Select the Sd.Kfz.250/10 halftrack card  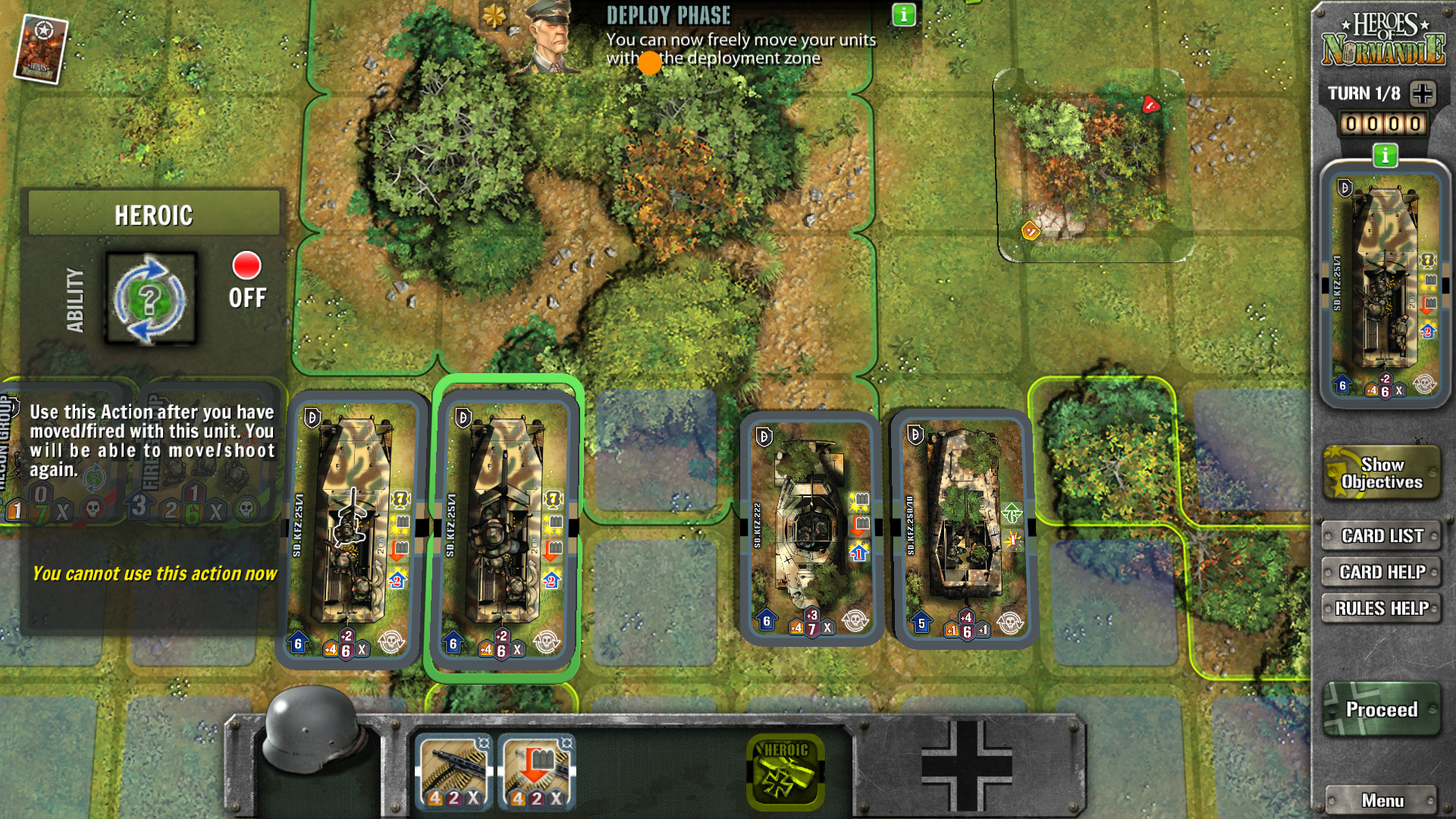(x=962, y=529)
